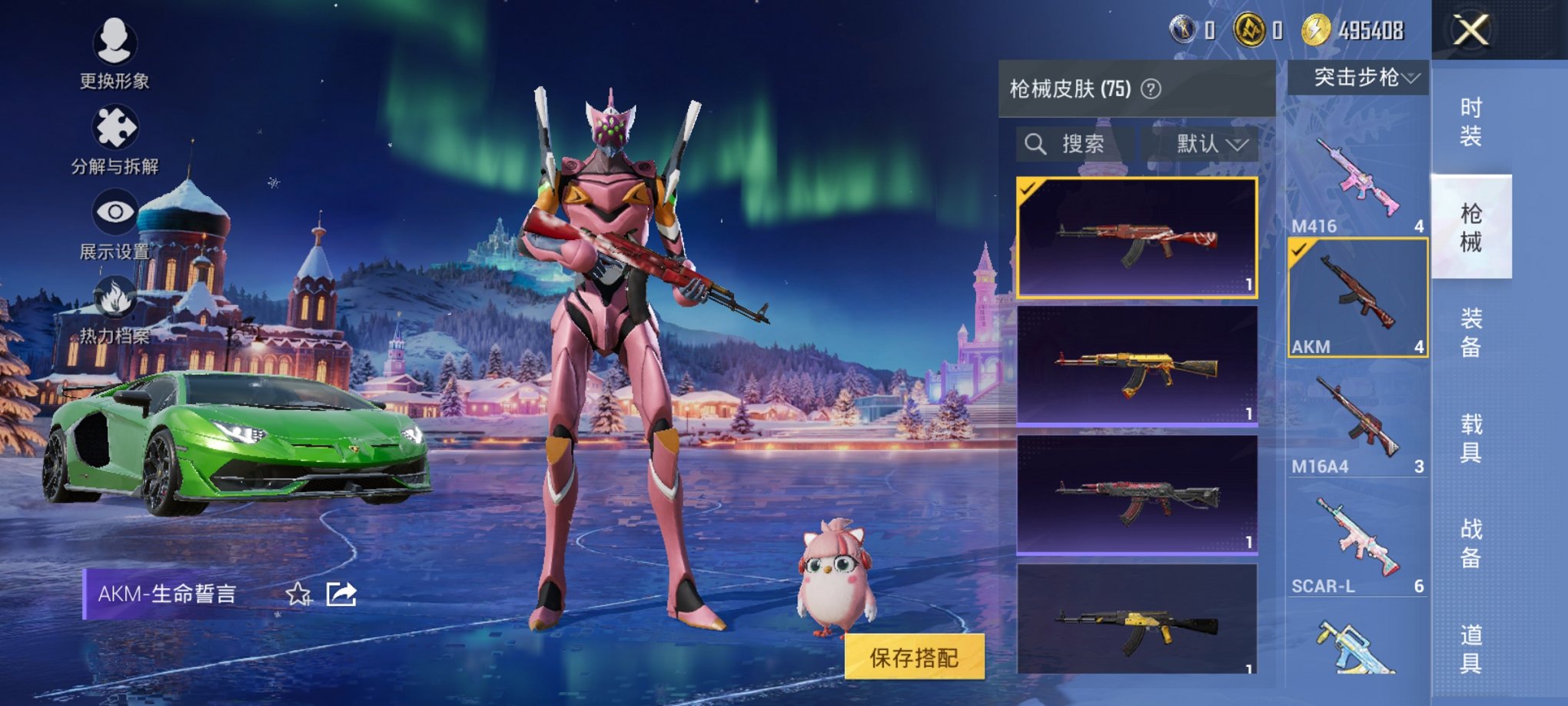
Task: Switch to the 载具 vehicle tab
Action: click(1470, 438)
